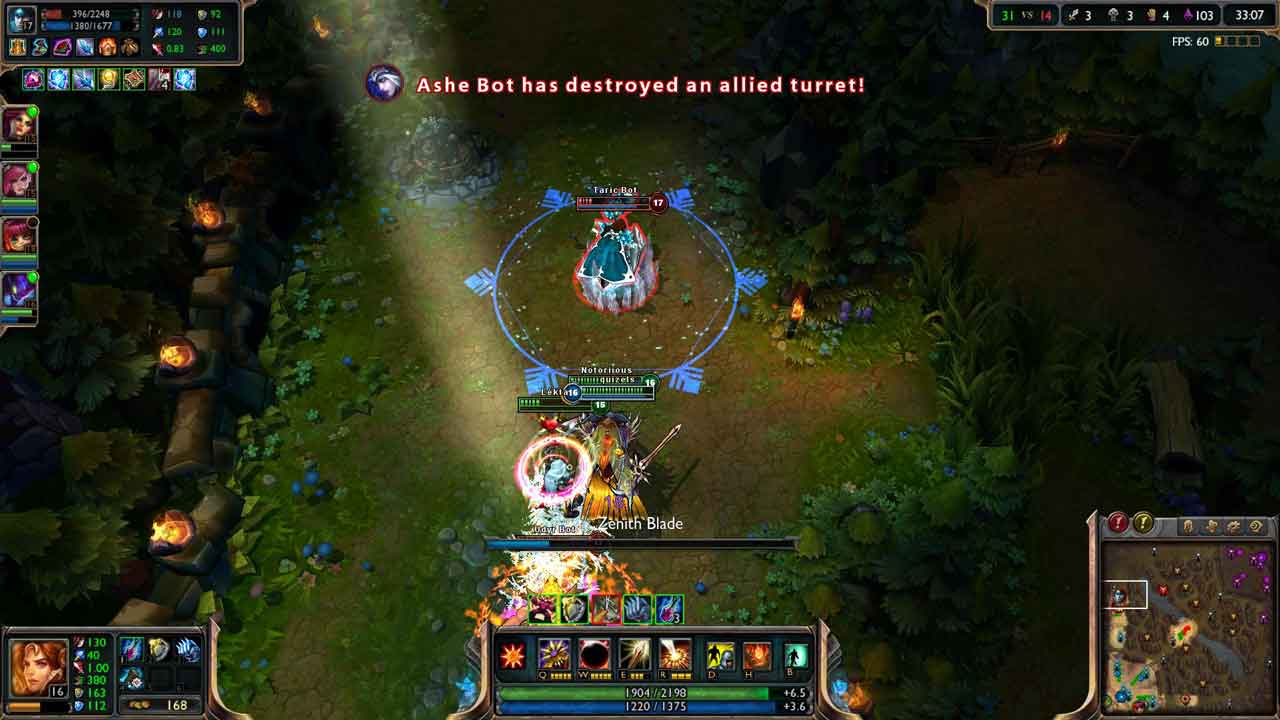This screenshot has height=720, width=1280.
Task: Open the spiral-icon menu button above minimap
Action: click(1256, 525)
